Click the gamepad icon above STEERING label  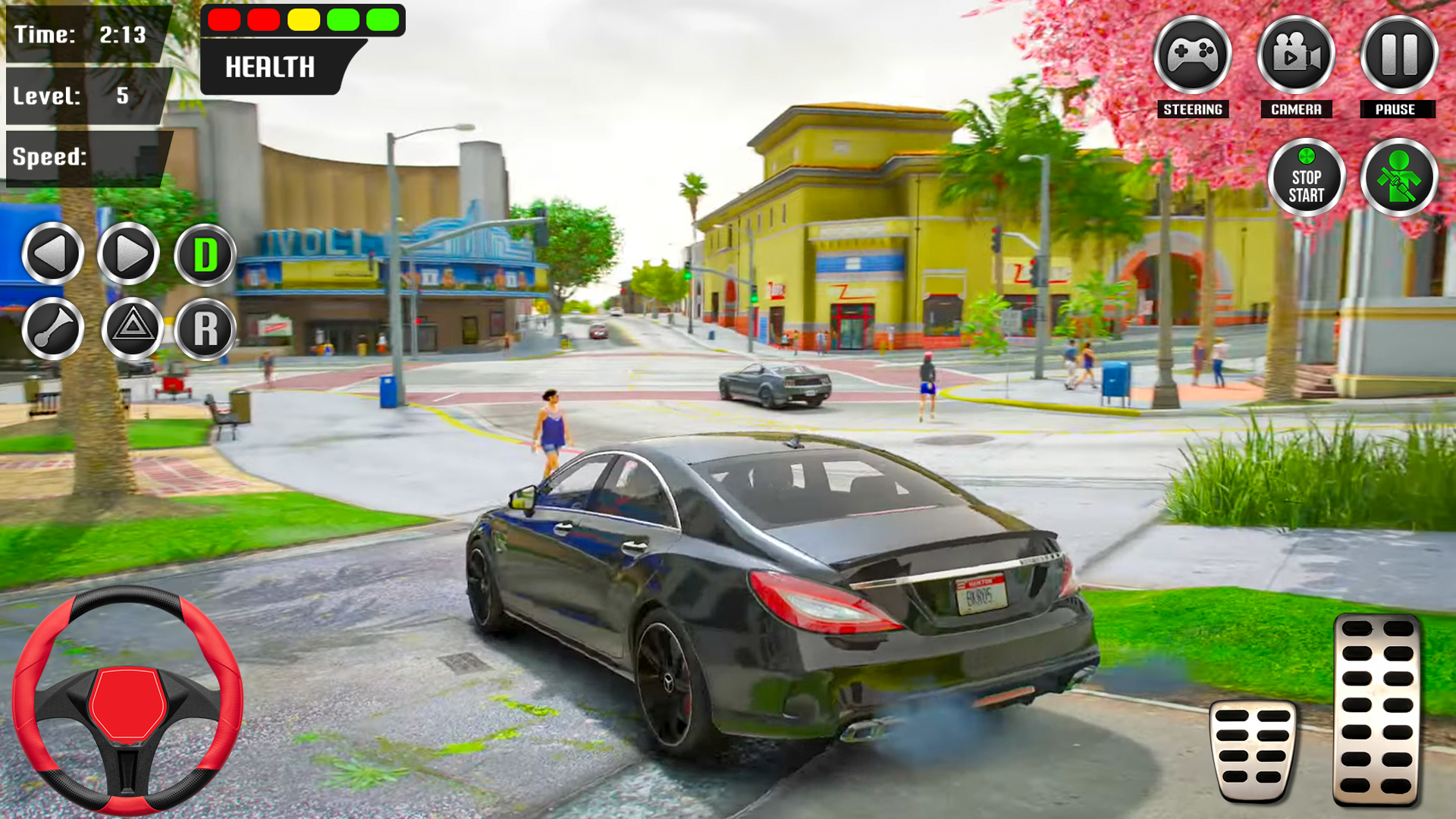tap(1193, 53)
